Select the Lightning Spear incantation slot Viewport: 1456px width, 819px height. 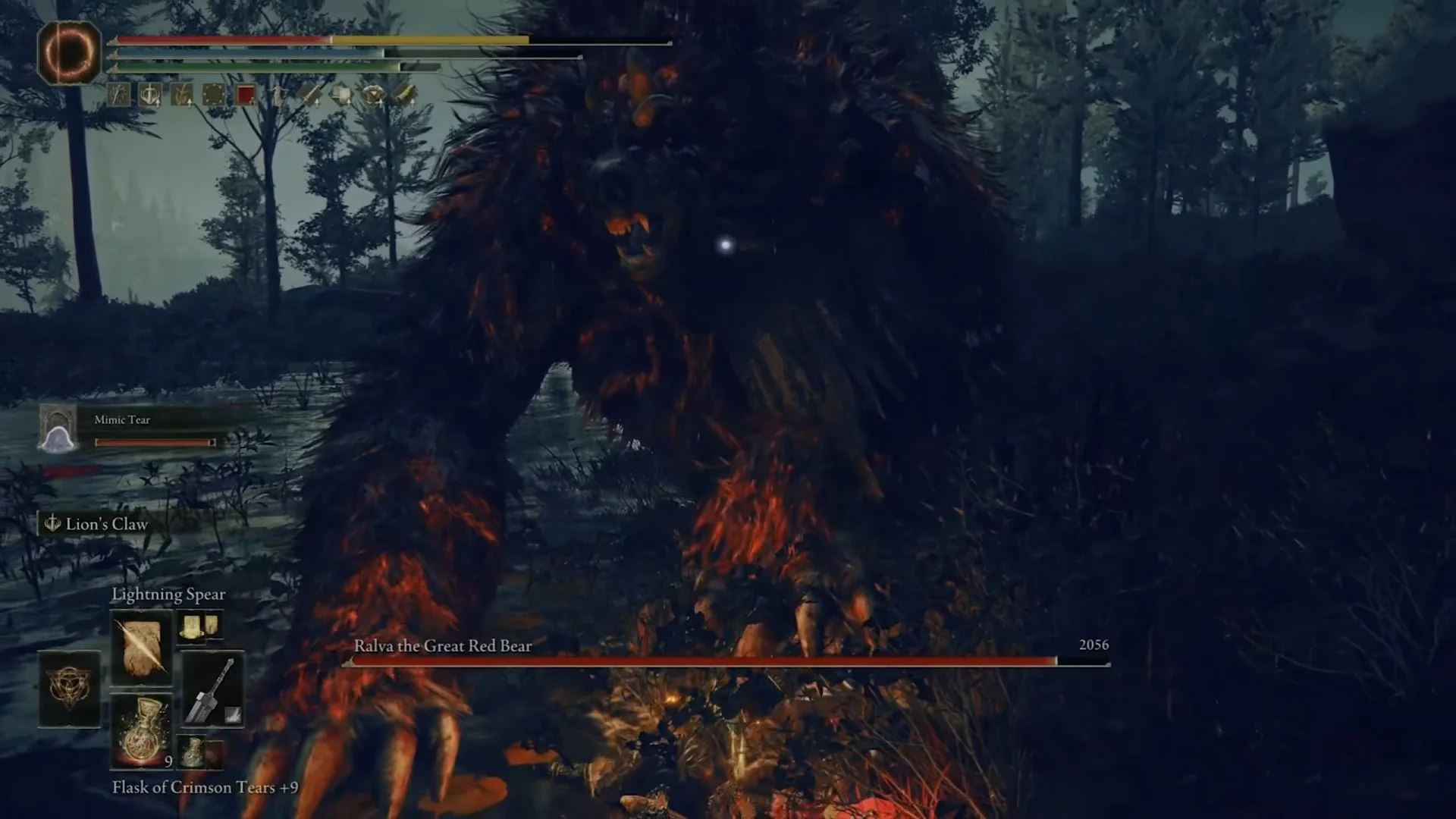click(141, 647)
